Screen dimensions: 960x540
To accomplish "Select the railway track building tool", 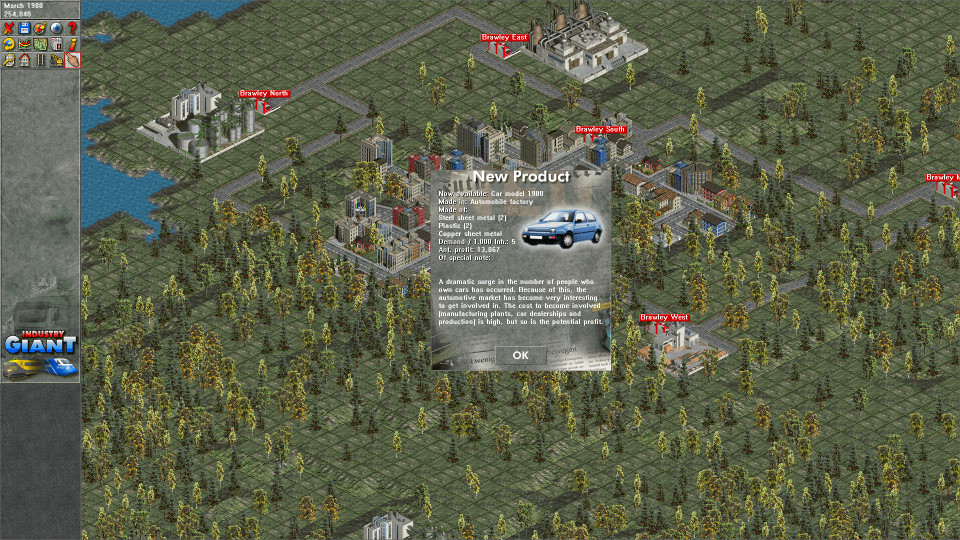I will pyautogui.click(x=41, y=61).
